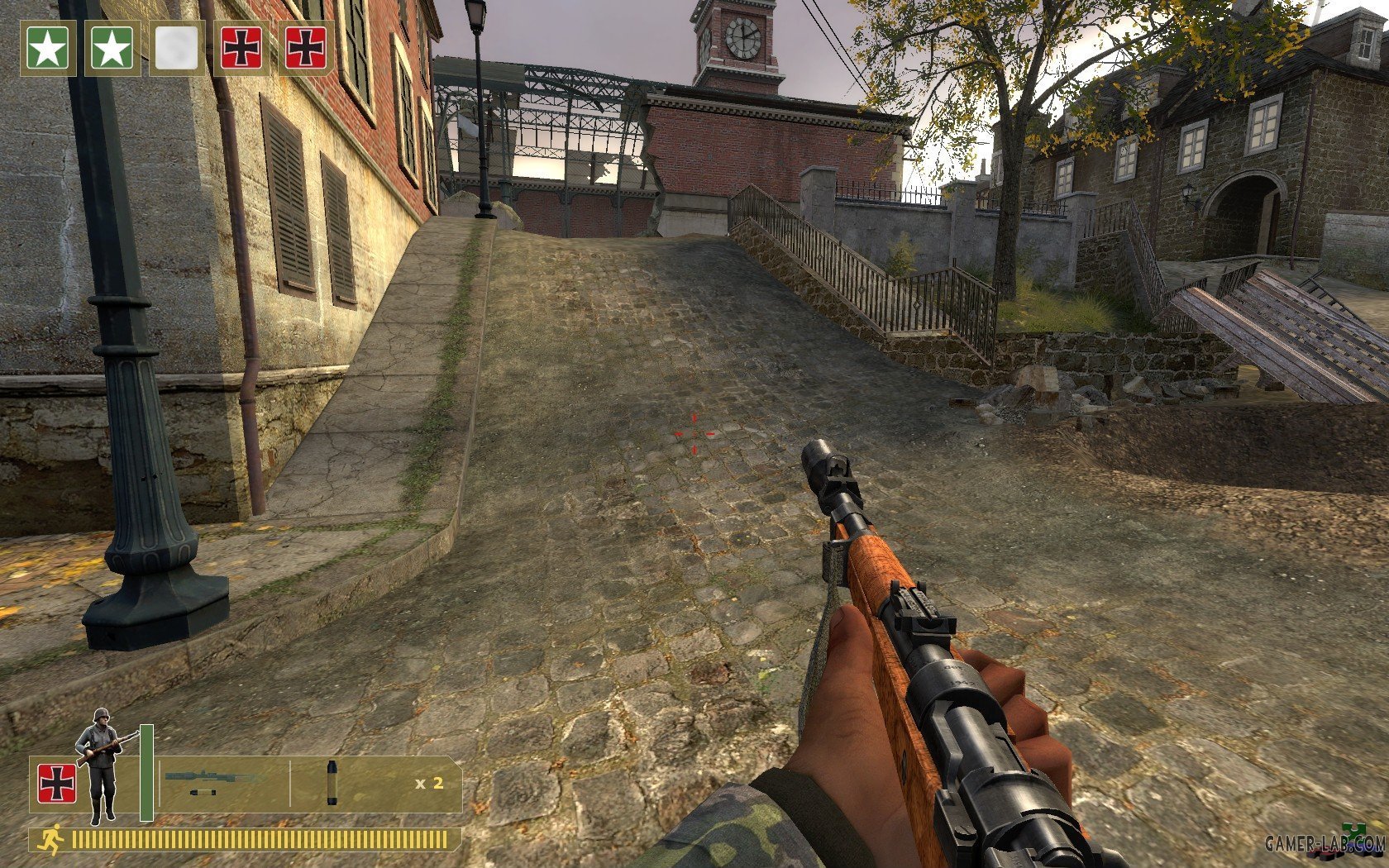The image size is (1389, 868).
Task: Click the running man sprint icon
Action: tap(50, 840)
